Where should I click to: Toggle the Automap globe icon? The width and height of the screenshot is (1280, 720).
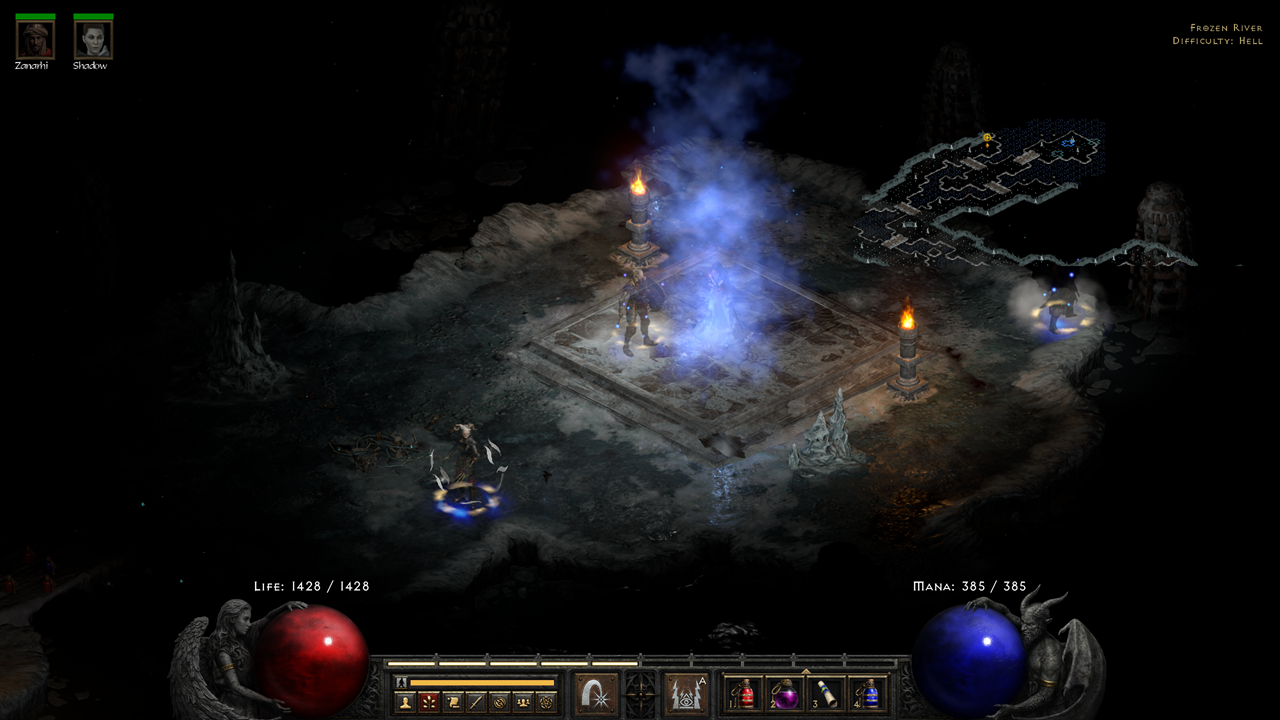[x=502, y=701]
